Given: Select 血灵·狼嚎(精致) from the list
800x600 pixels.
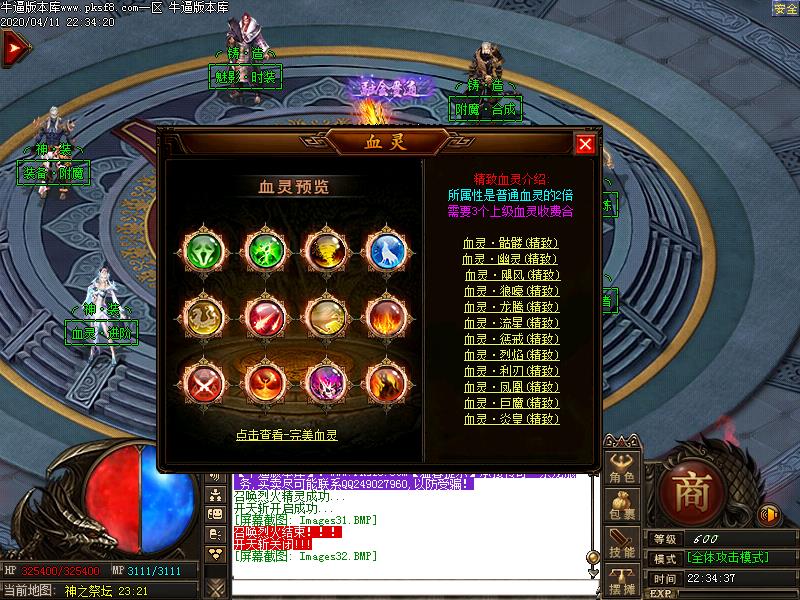Looking at the screenshot, I should (x=511, y=291).
